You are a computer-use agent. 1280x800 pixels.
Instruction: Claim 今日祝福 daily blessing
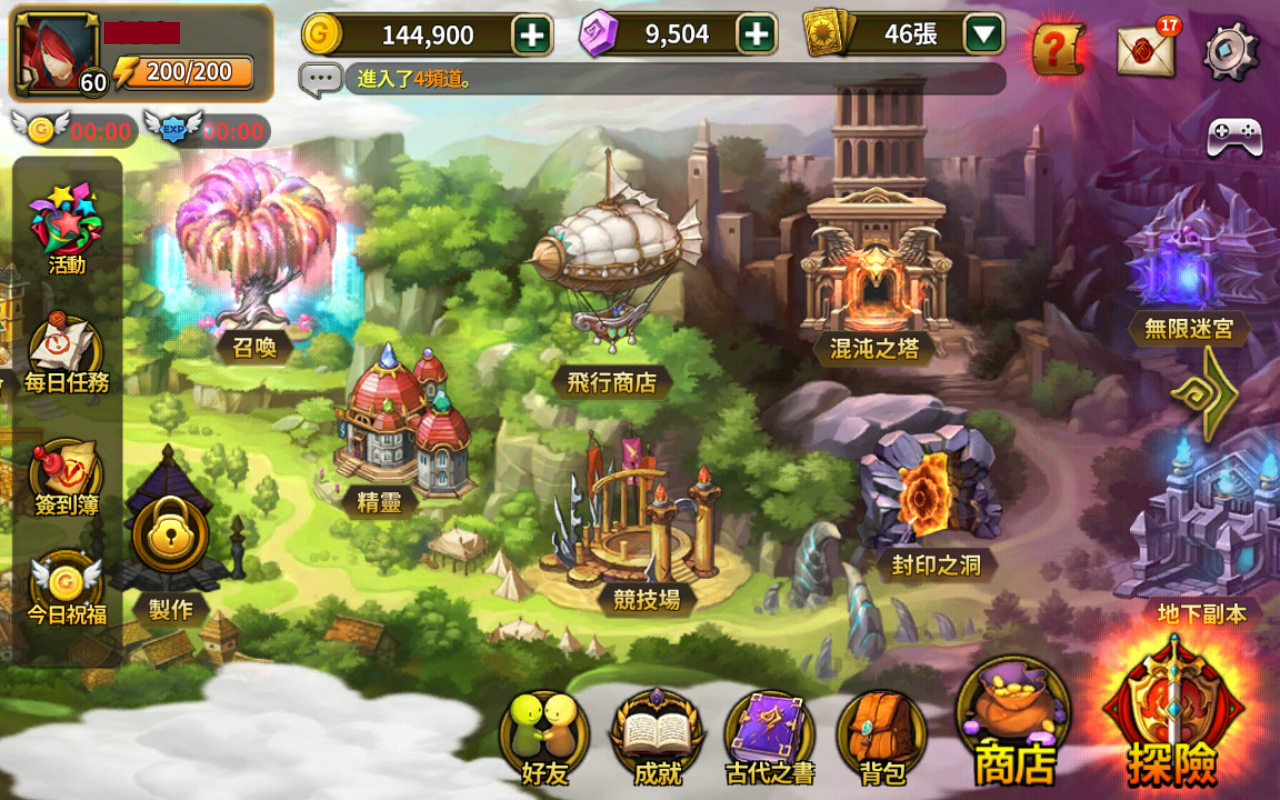tap(66, 588)
